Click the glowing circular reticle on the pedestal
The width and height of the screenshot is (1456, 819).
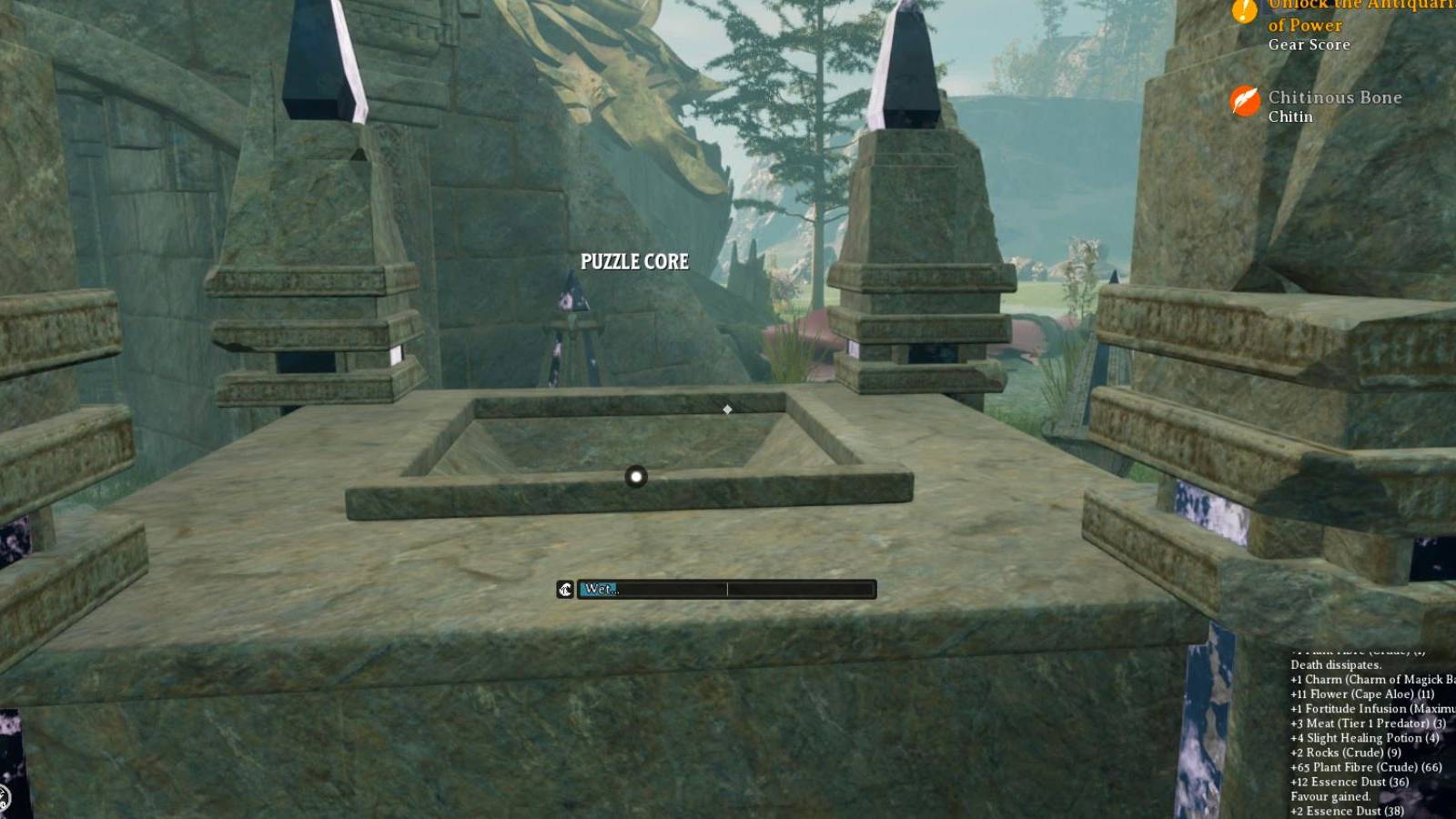click(x=635, y=477)
